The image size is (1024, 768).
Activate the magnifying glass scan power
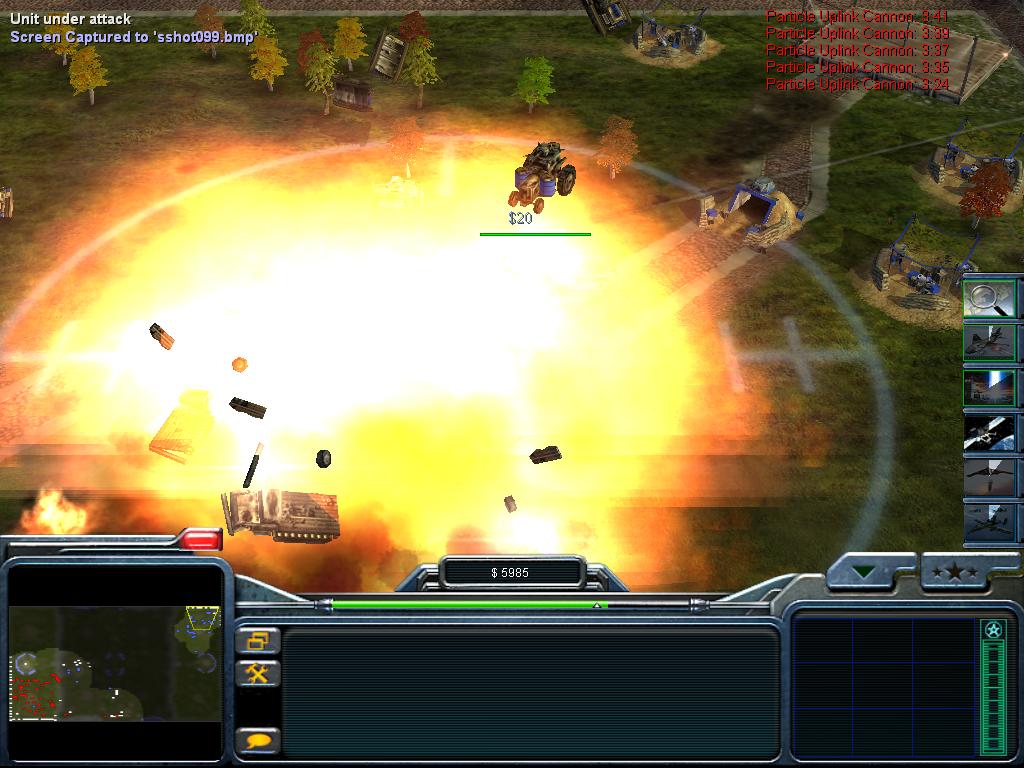(989, 299)
